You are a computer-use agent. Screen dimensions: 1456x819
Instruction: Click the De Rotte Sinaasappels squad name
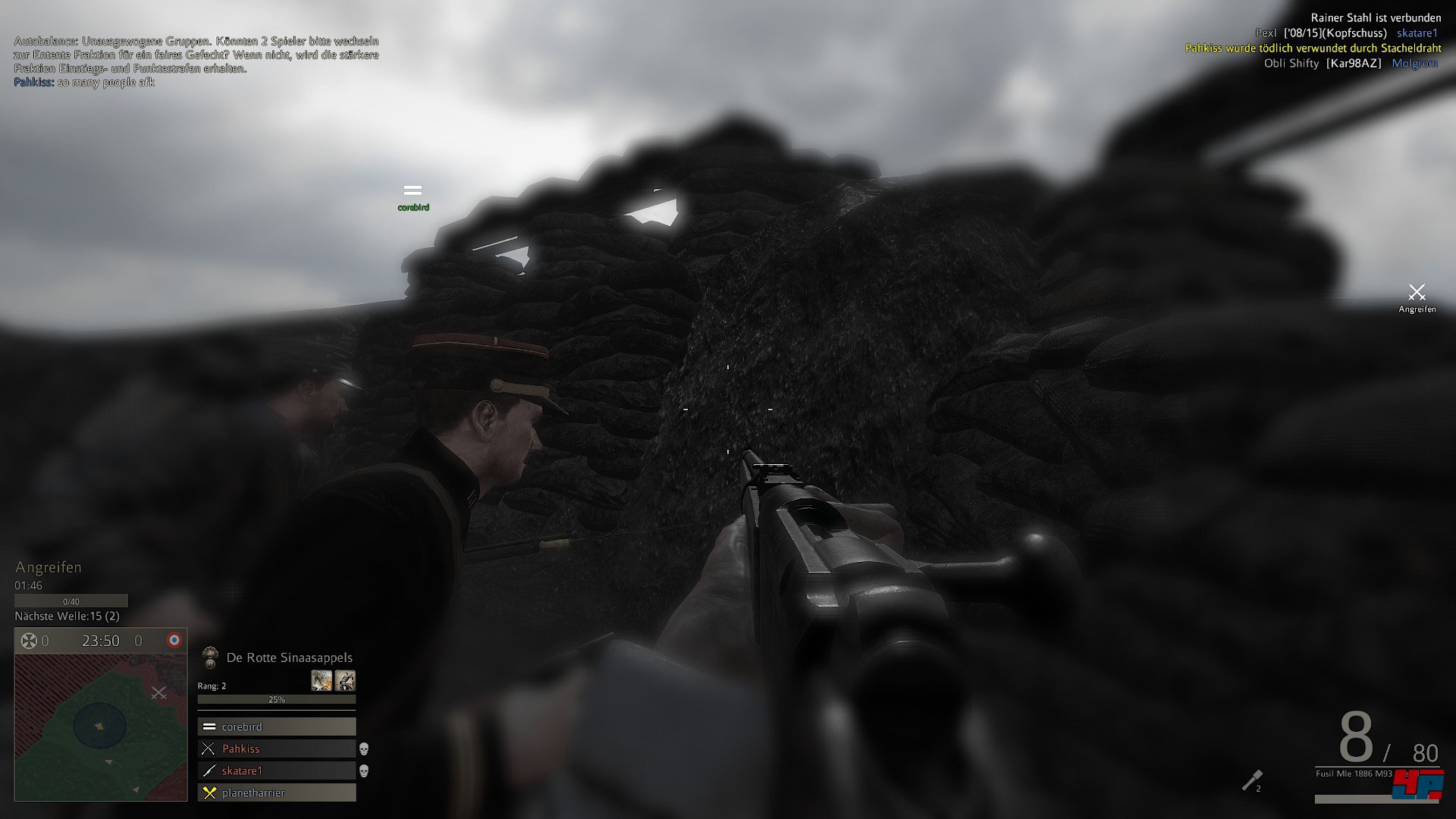click(289, 657)
